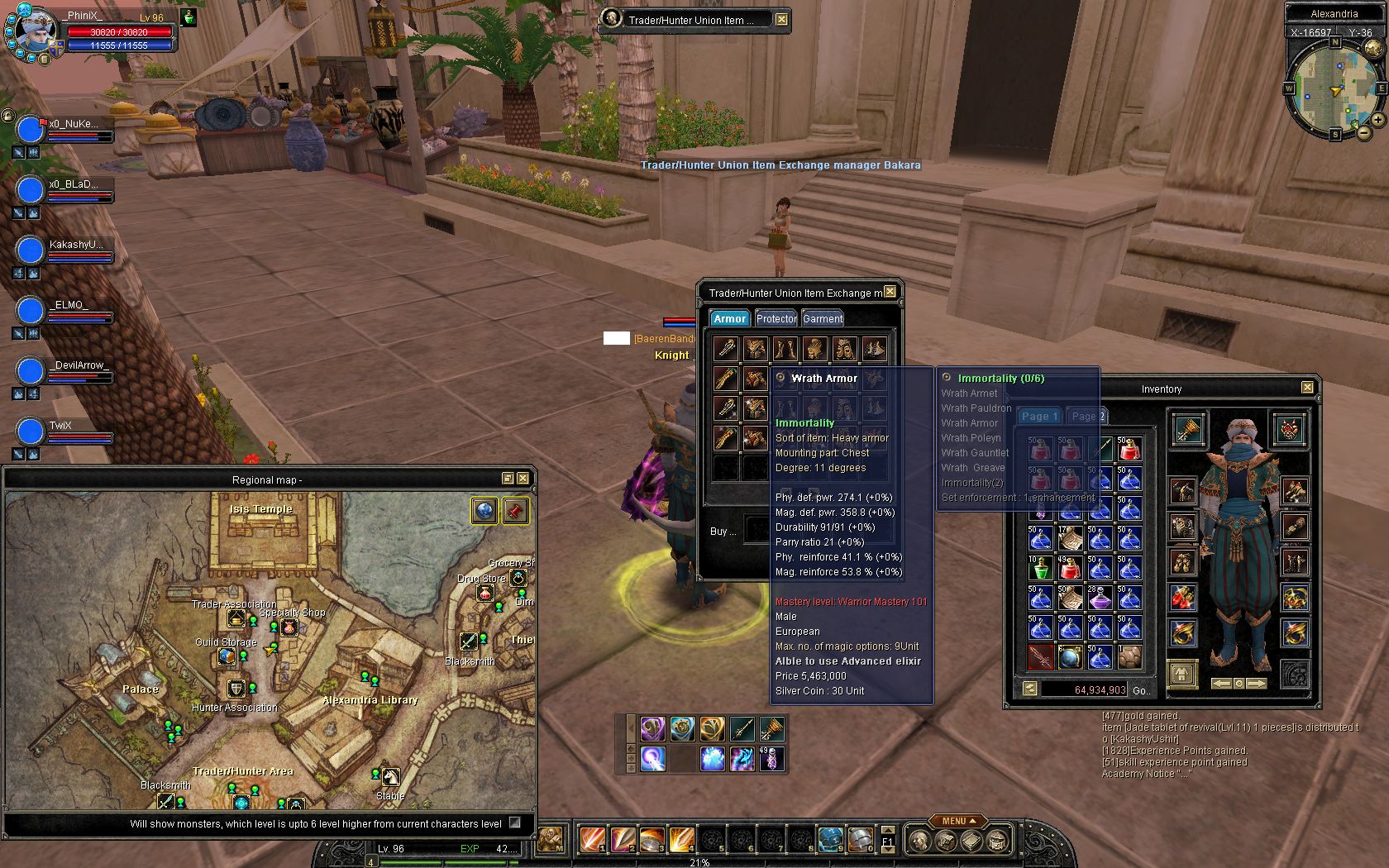Select the Armor shop tab

coord(729,318)
